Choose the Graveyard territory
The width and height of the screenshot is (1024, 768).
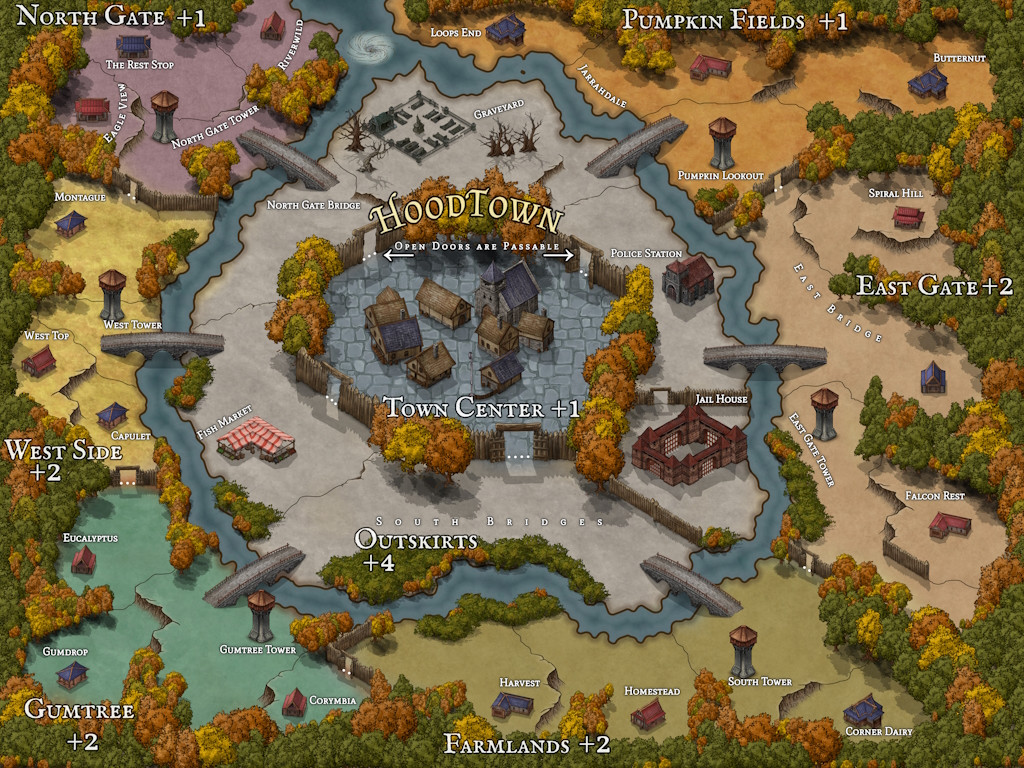coord(420,130)
